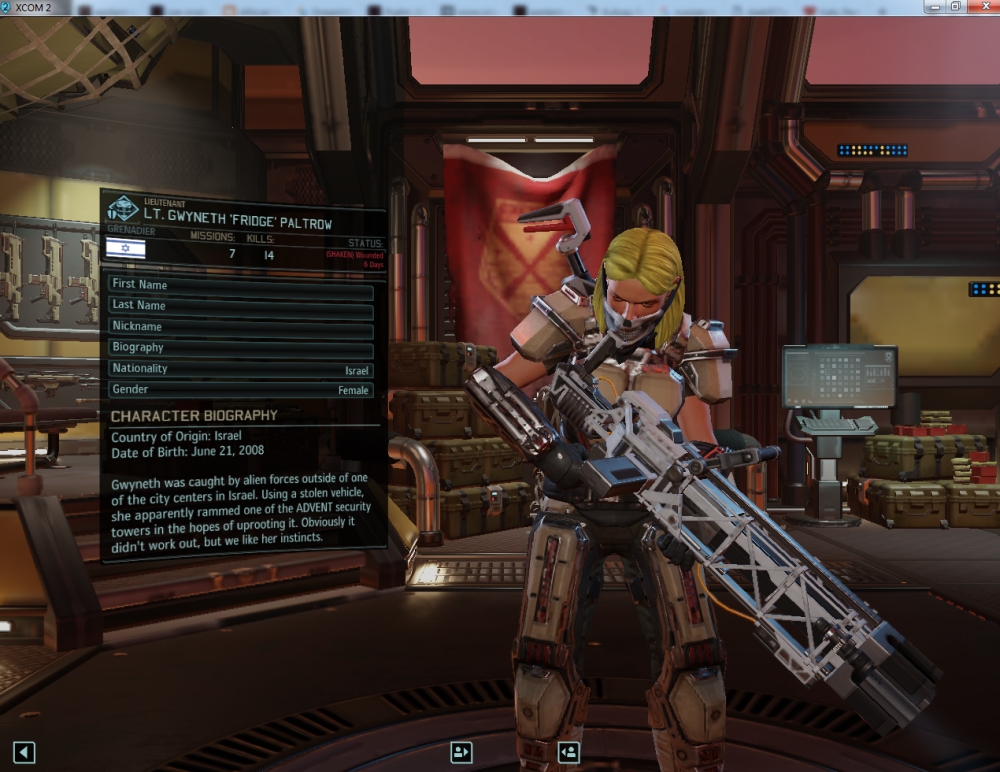Show the next soldier
The image size is (1000, 772).
pyautogui.click(x=568, y=752)
